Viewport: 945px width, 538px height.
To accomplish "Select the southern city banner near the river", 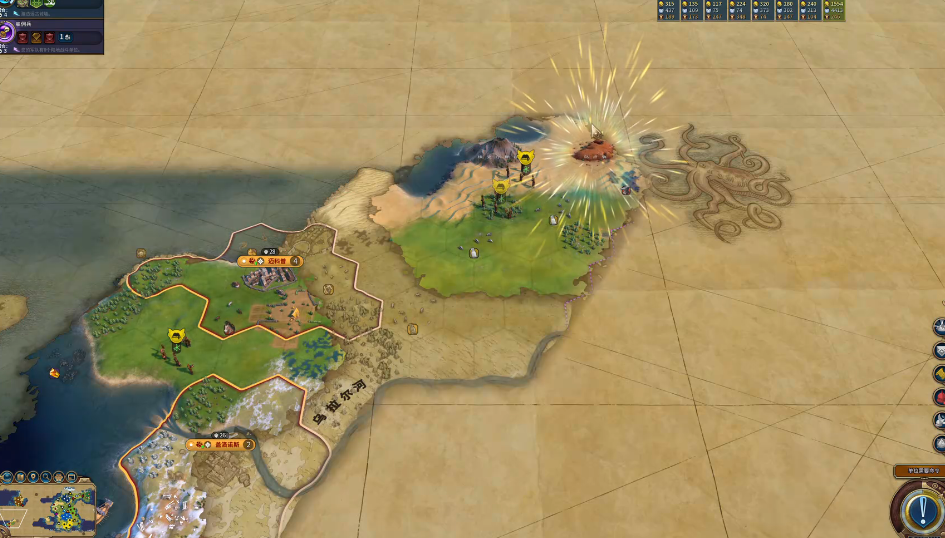I will coord(220,444).
